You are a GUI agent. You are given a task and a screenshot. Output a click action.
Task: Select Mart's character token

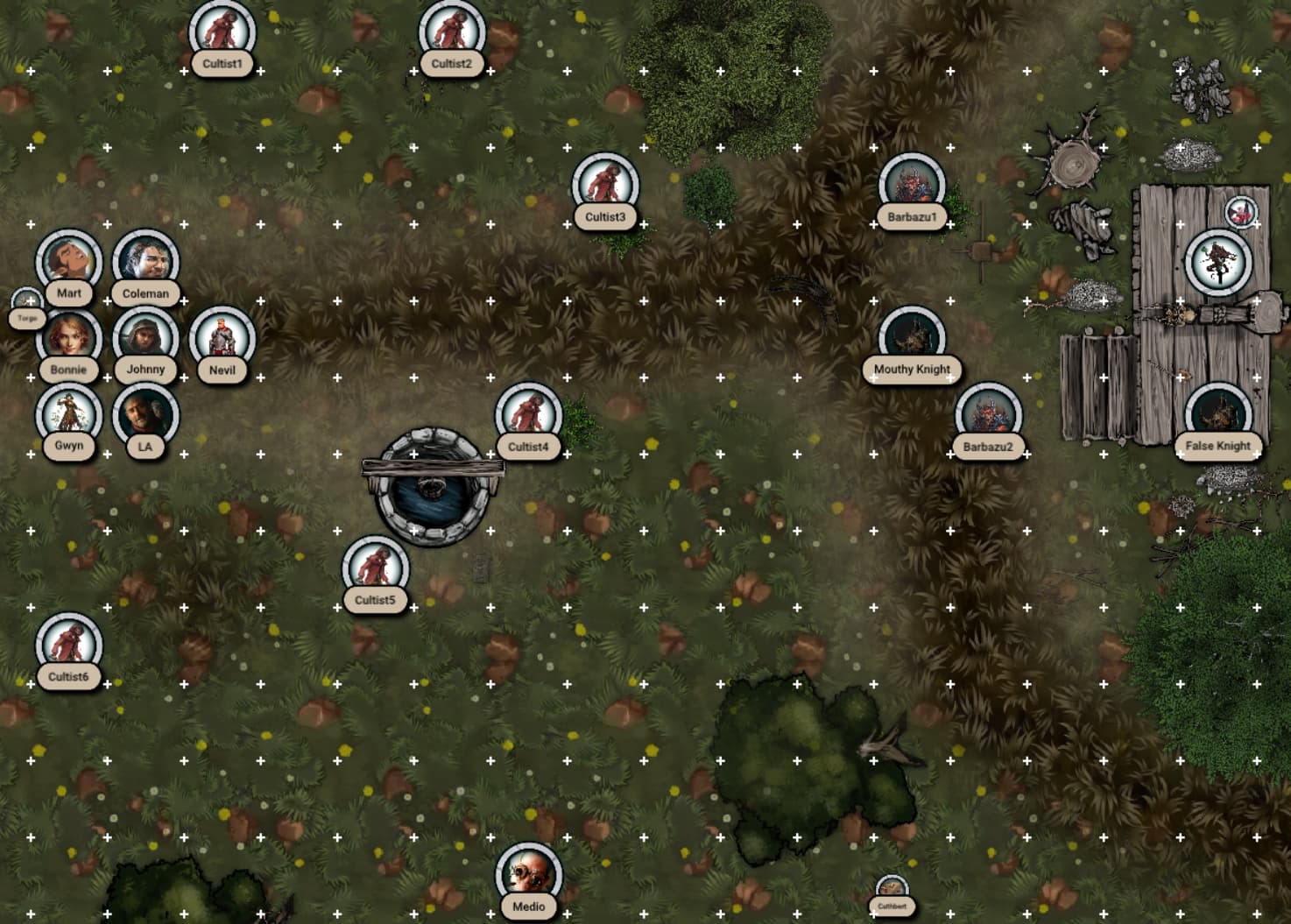[68, 261]
